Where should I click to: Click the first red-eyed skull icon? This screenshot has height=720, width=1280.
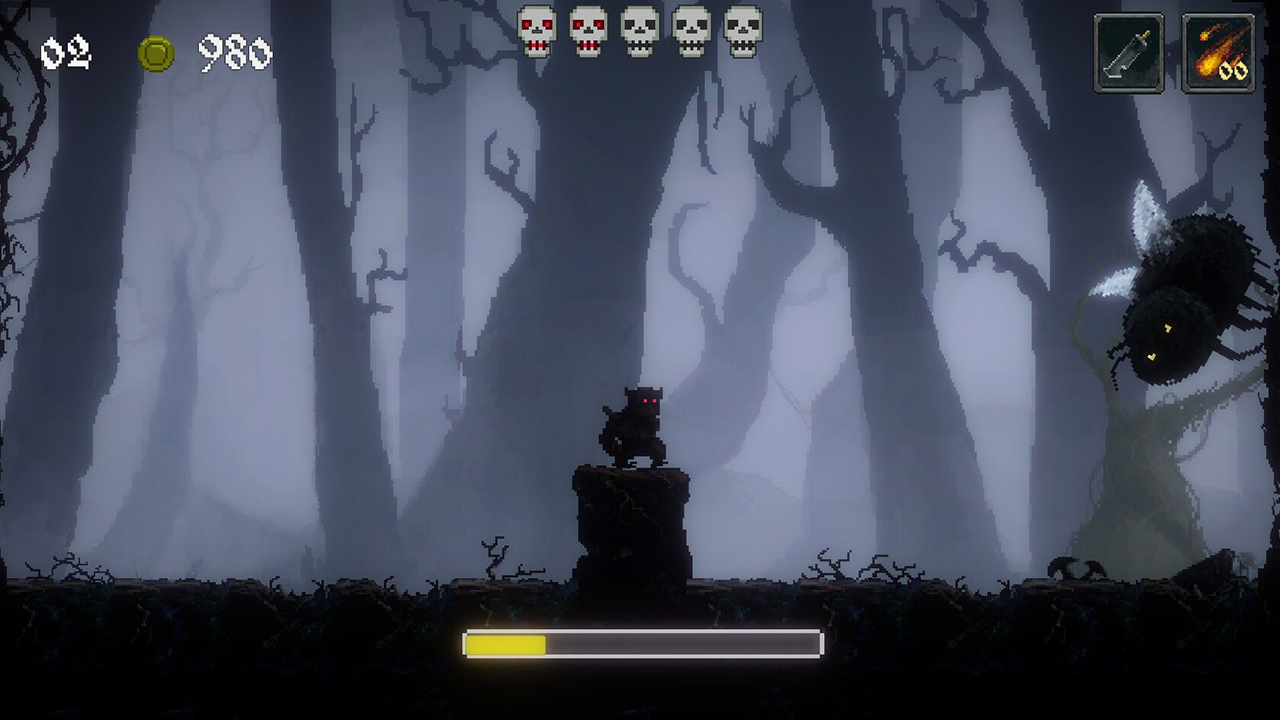coord(537,31)
